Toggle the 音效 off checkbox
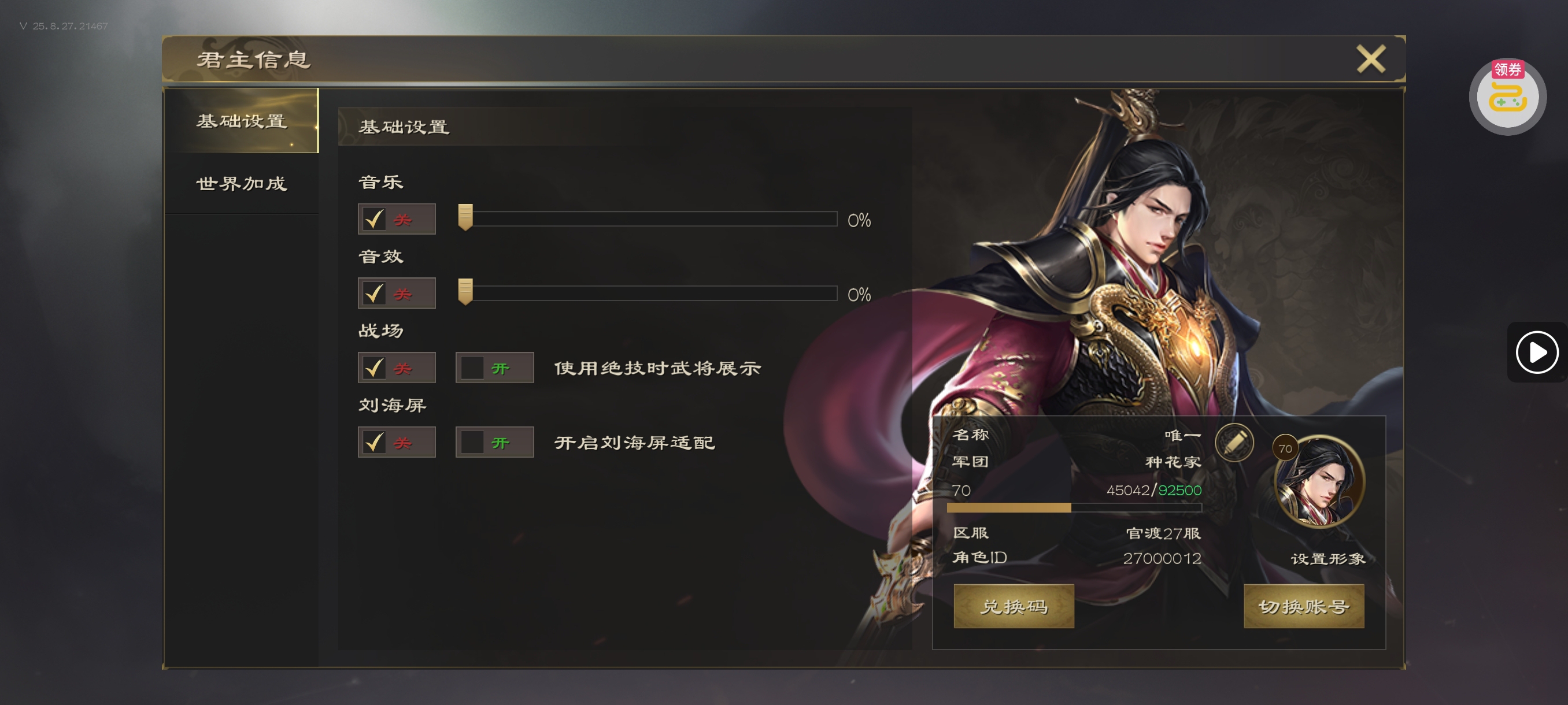This screenshot has height=705, width=1568. click(373, 294)
